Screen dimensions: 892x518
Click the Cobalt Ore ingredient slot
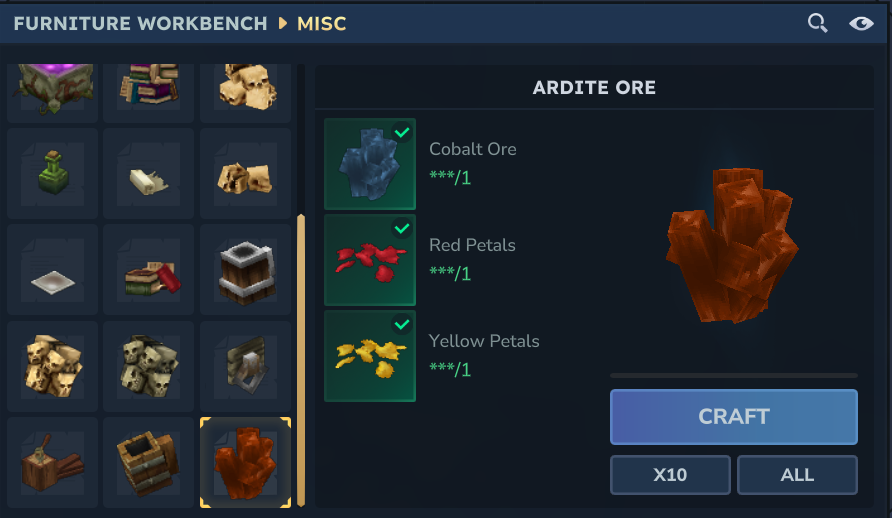click(369, 164)
